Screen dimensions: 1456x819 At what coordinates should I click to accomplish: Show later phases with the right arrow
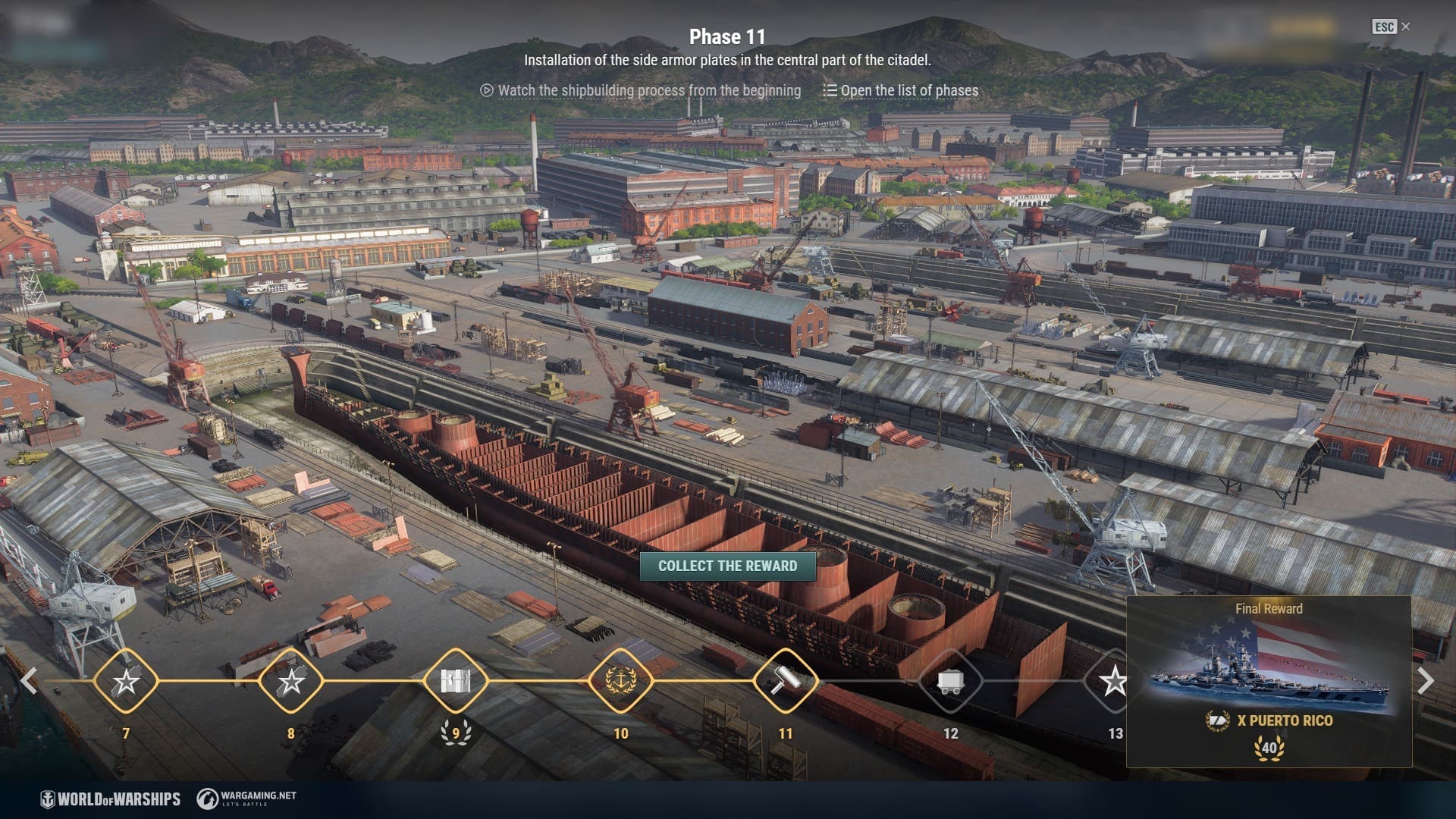pos(1426,681)
